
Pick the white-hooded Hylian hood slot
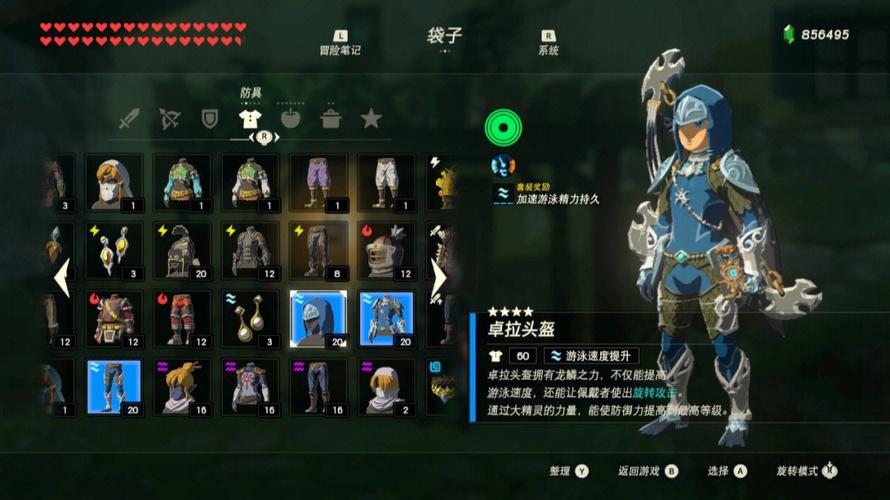[x=113, y=181]
